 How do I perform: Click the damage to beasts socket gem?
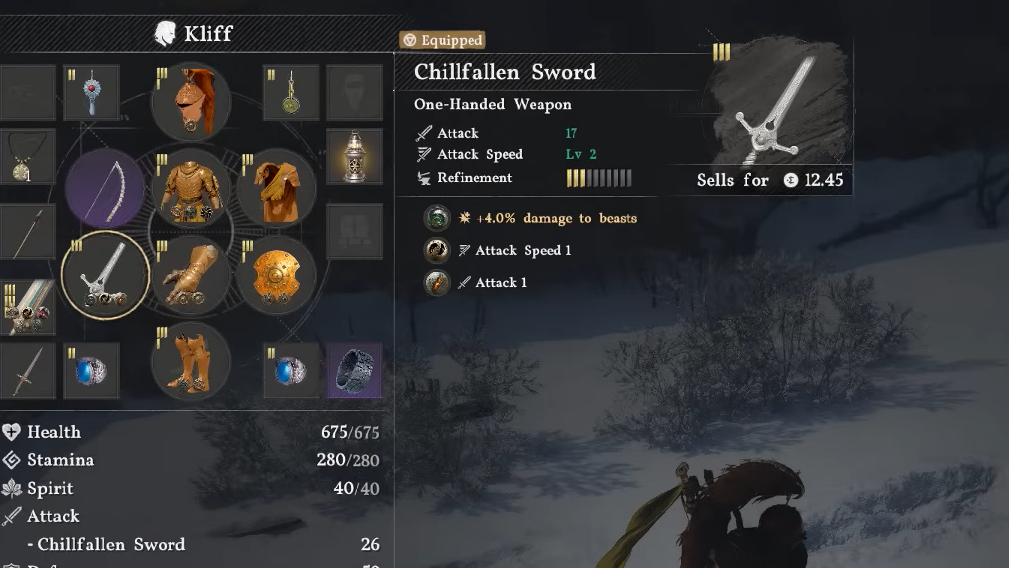[x=436, y=218]
